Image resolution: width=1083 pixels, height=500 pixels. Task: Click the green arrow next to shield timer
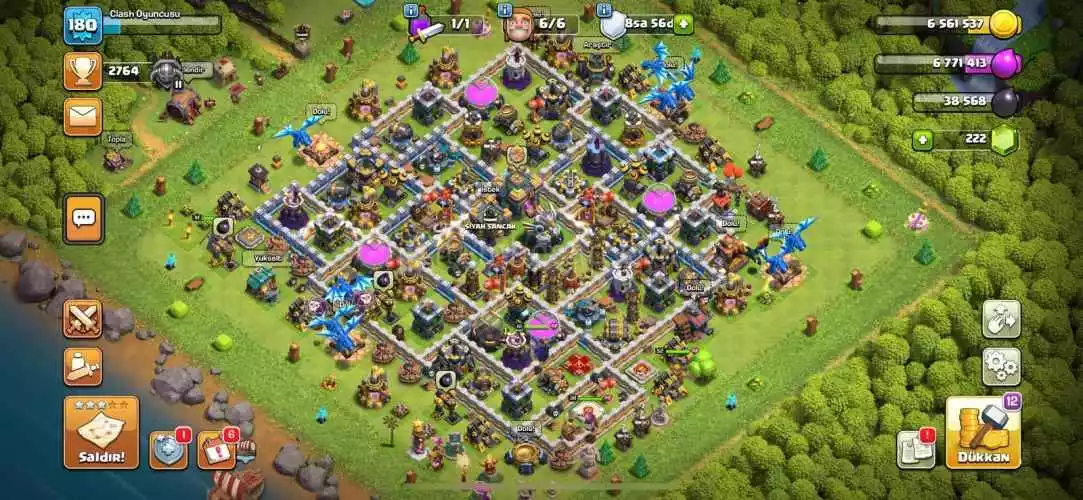[x=684, y=24]
